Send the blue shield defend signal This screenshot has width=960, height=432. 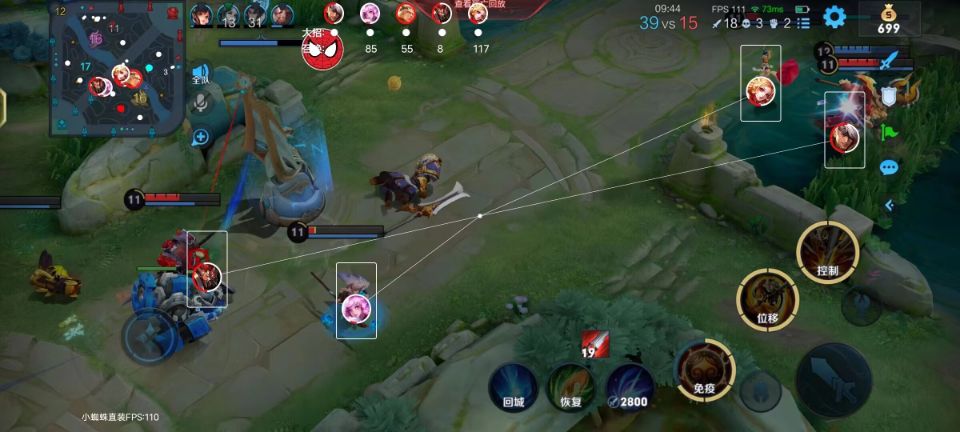pos(888,96)
